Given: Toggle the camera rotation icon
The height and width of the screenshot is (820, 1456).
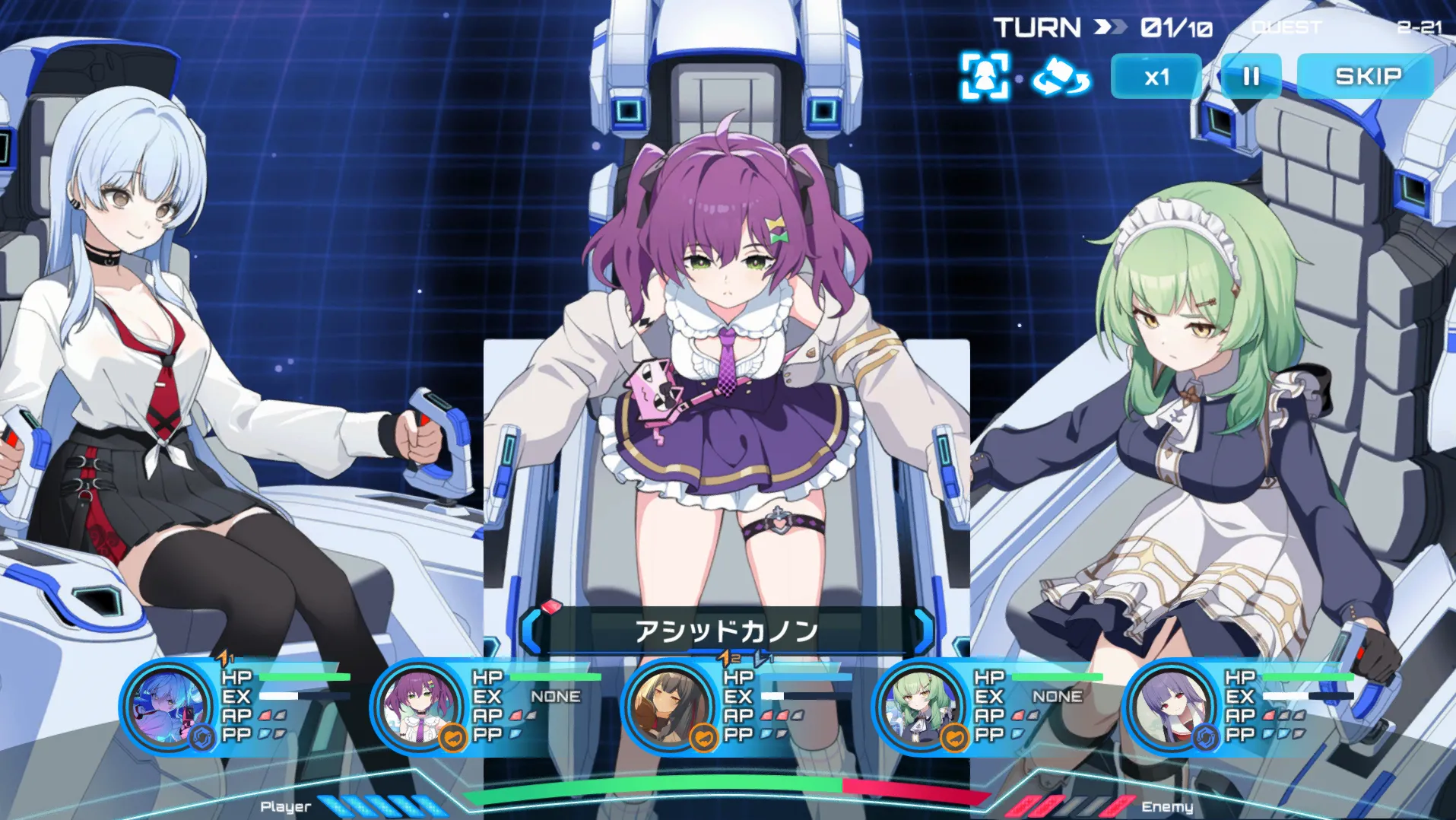Looking at the screenshot, I should click(1061, 77).
